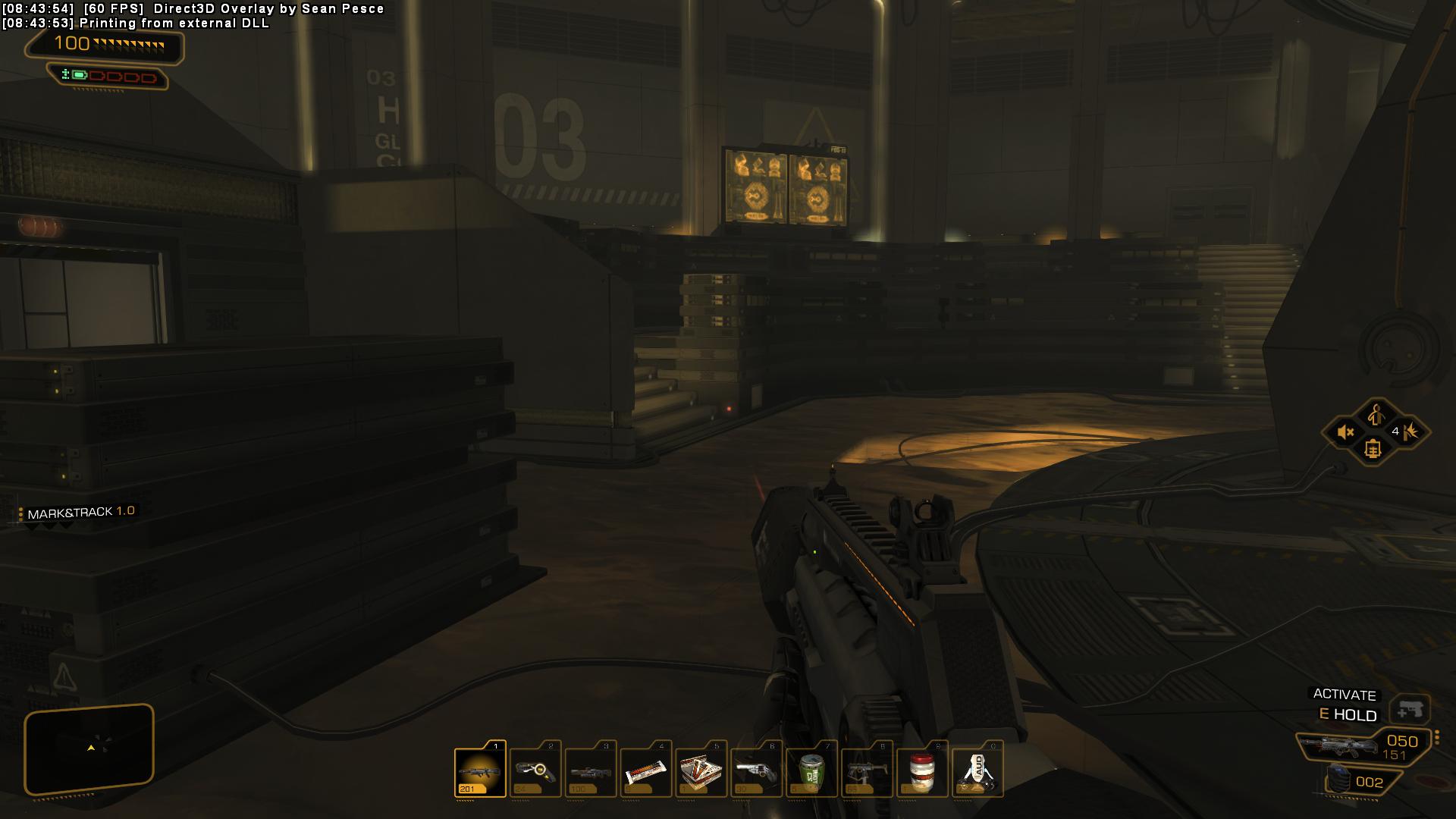Viewport: 1456px width, 819px height.
Task: Click the equipped weapon ammo panel
Action: (x=1365, y=746)
